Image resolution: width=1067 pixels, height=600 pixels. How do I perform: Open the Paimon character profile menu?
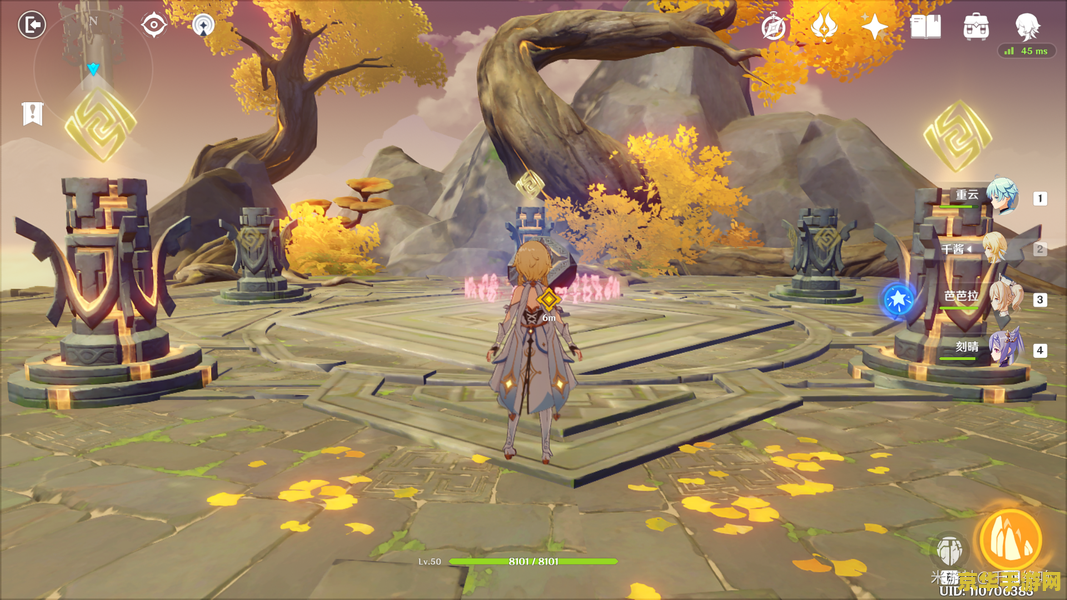1027,26
